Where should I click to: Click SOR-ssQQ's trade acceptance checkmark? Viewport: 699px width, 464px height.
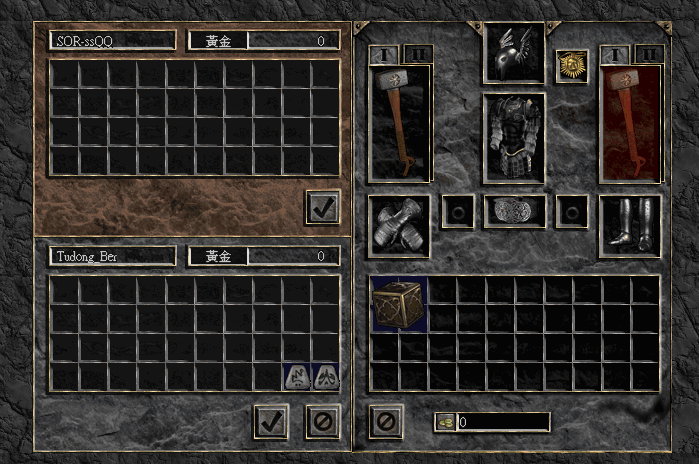click(x=323, y=207)
